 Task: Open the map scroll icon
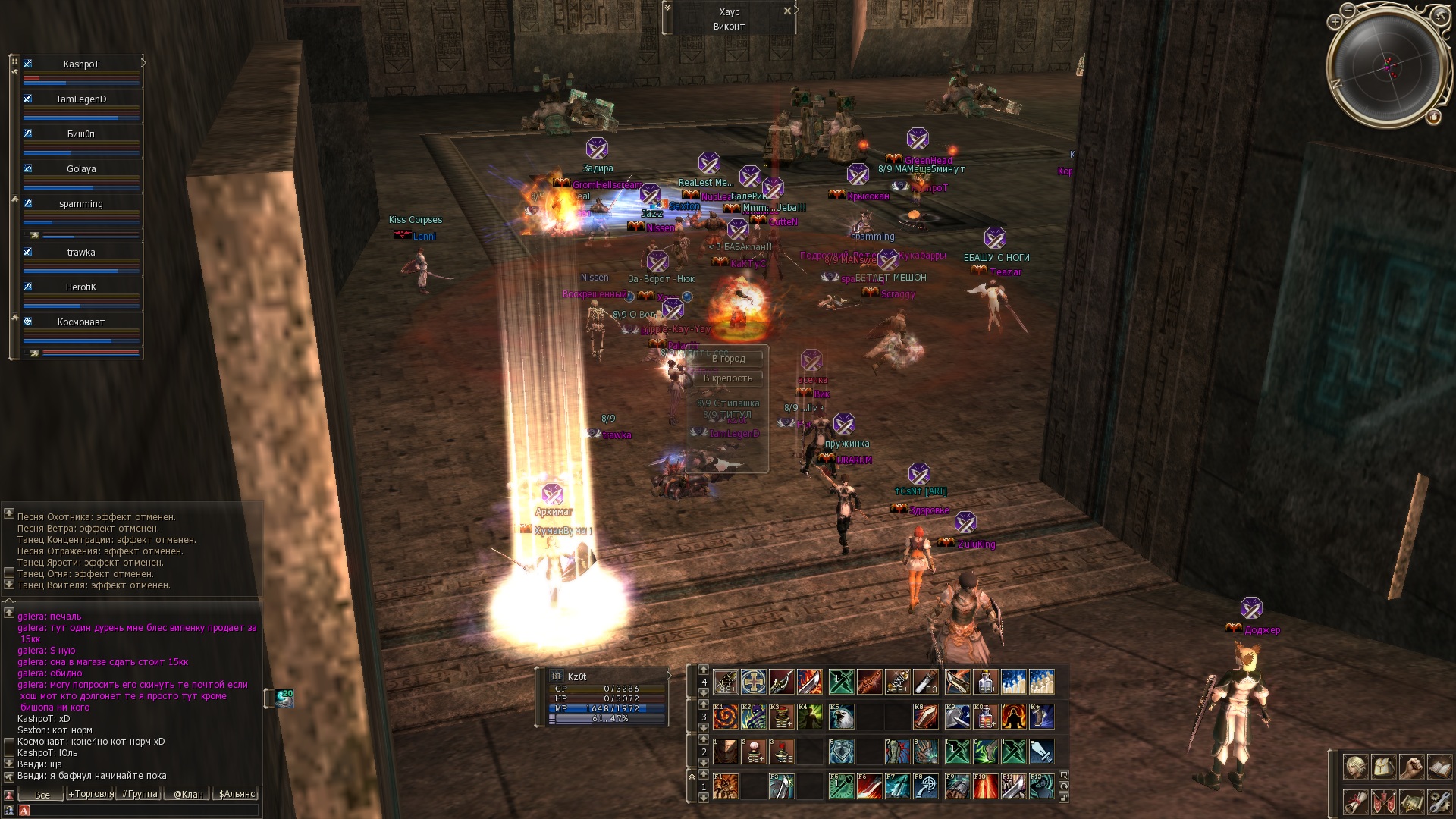coord(1411,802)
